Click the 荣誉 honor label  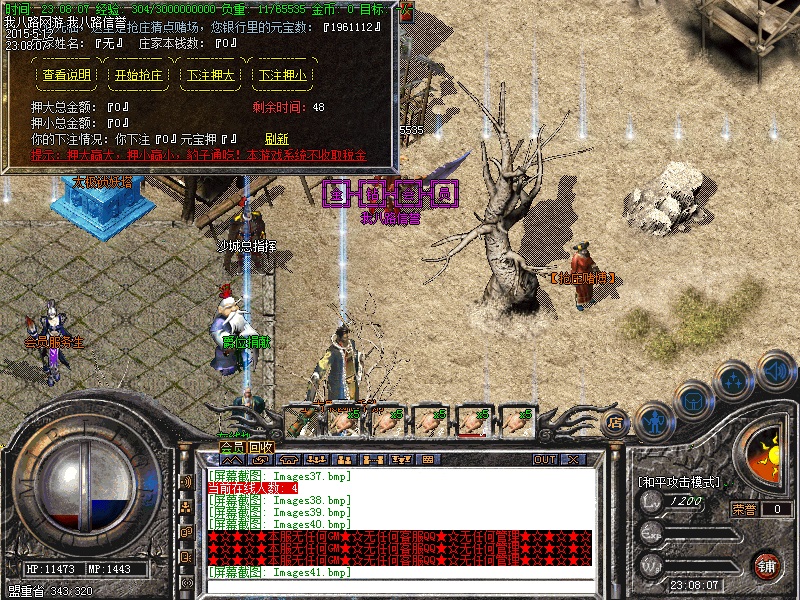pyautogui.click(x=745, y=509)
